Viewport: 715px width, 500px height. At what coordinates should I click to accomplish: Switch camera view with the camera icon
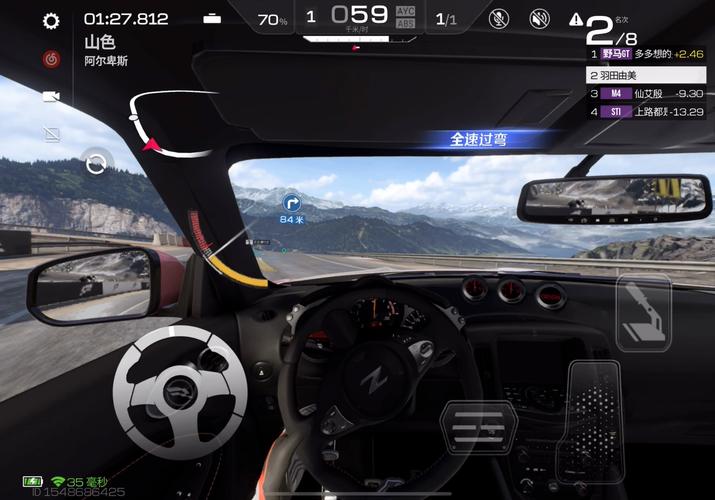click(x=51, y=96)
